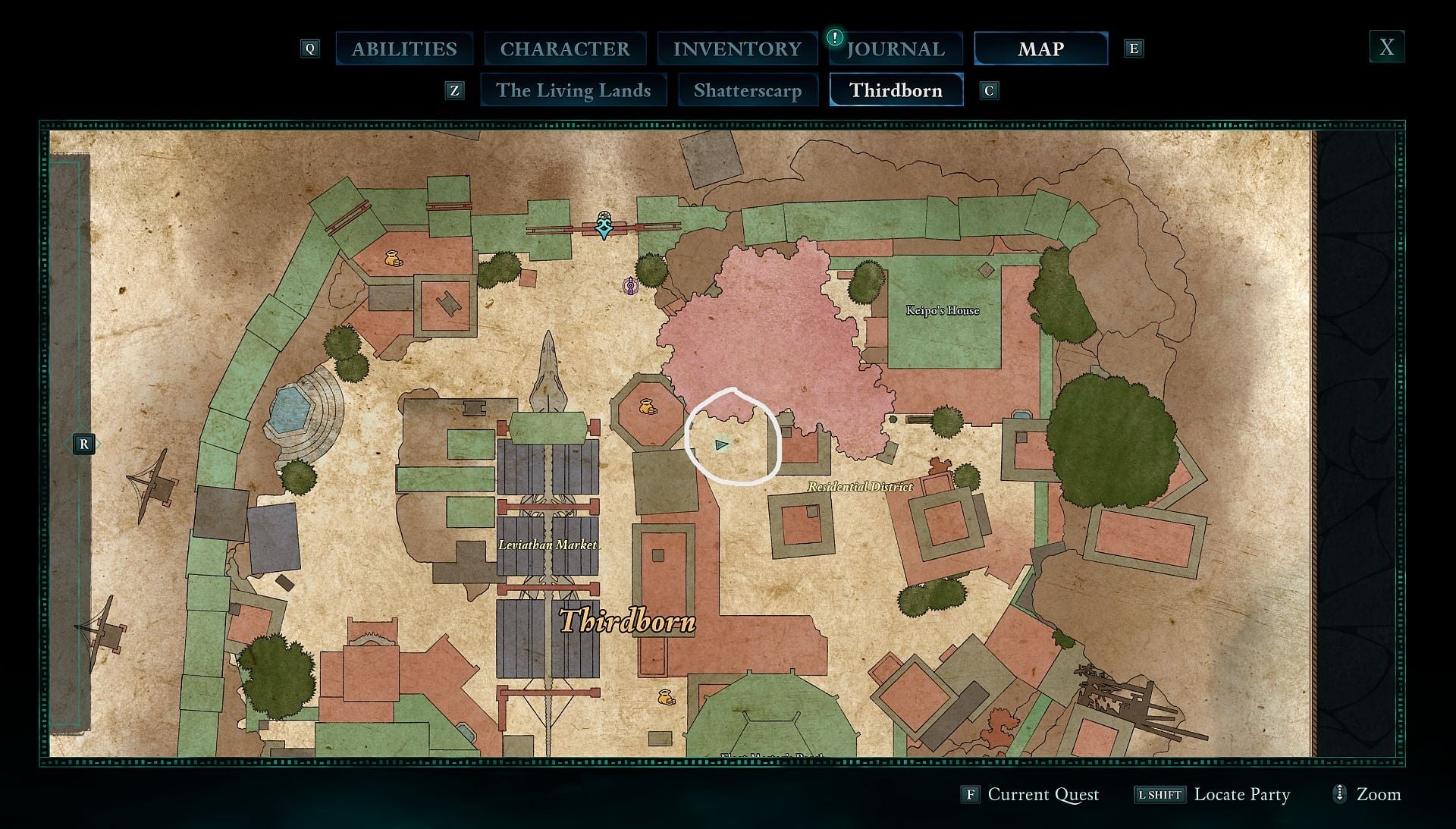Select the player arrow marker inside the white circle
This screenshot has width=1456, height=829.
pos(722,443)
